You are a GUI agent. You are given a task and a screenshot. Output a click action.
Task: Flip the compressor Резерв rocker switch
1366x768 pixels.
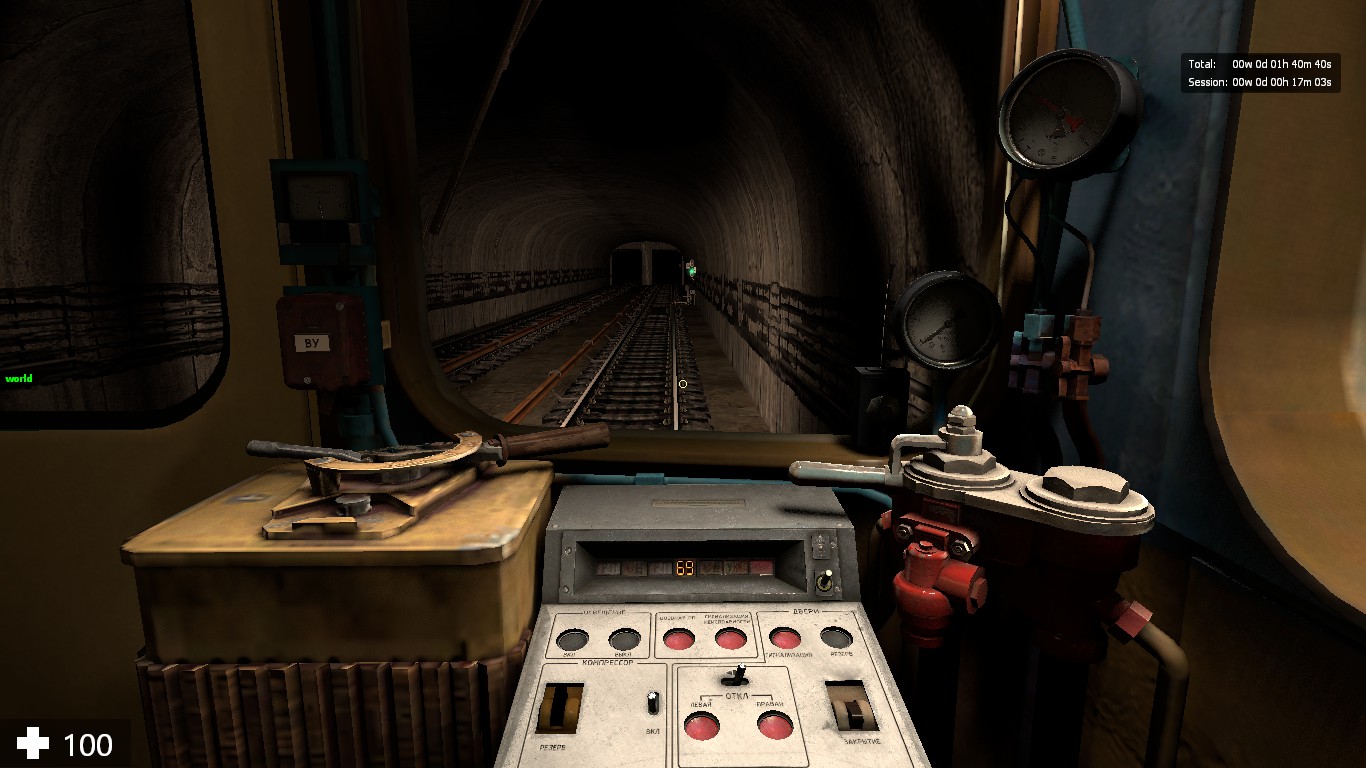pos(561,709)
